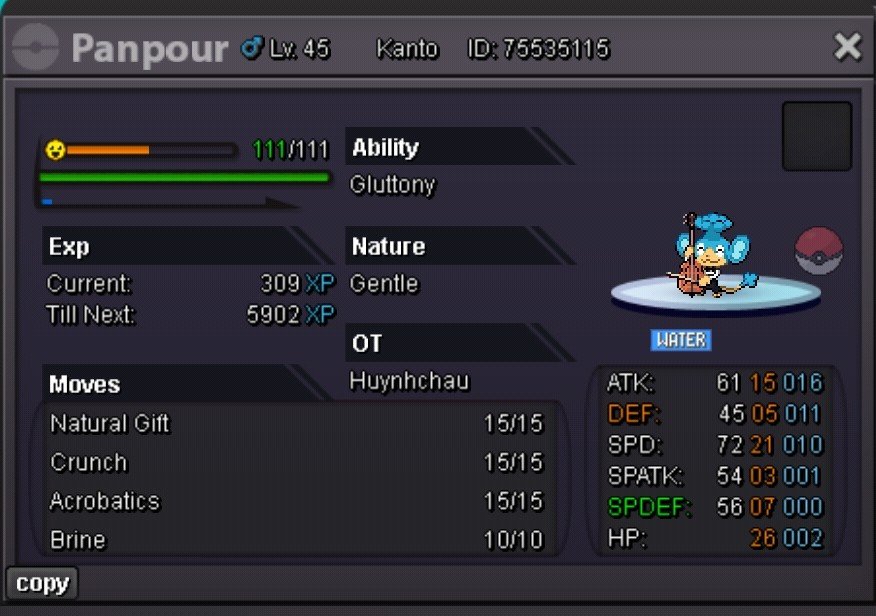Close the Panpour summary window
The image size is (876, 616).
click(847, 47)
